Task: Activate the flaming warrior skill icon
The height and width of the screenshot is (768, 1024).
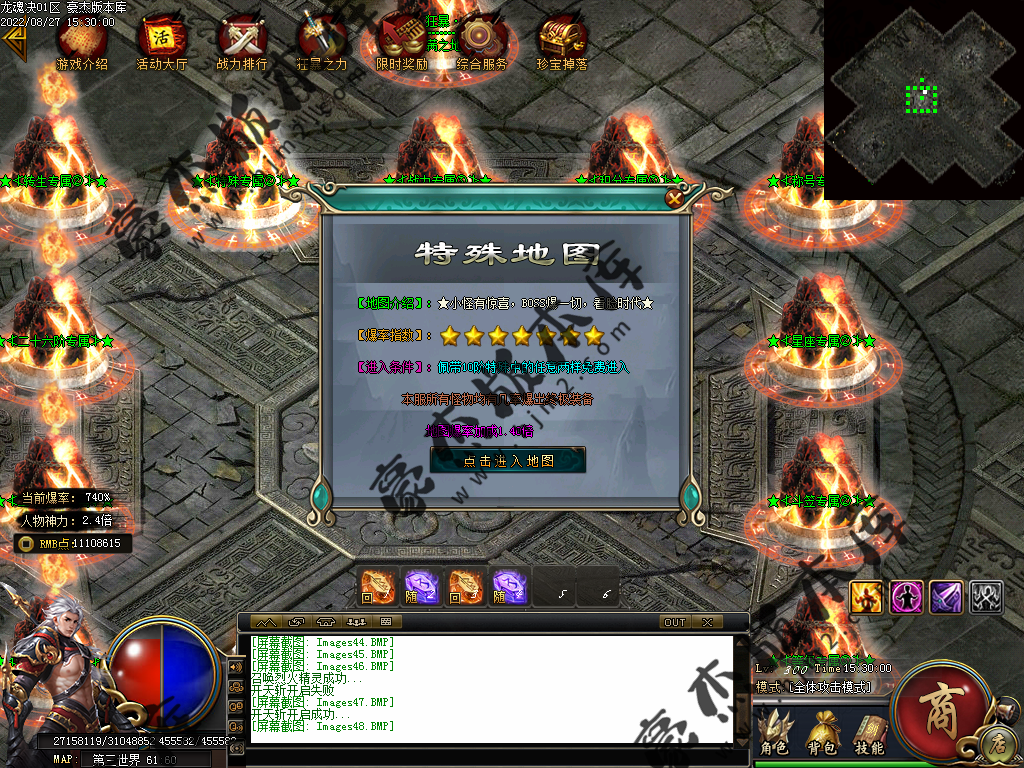Action: pos(866,597)
